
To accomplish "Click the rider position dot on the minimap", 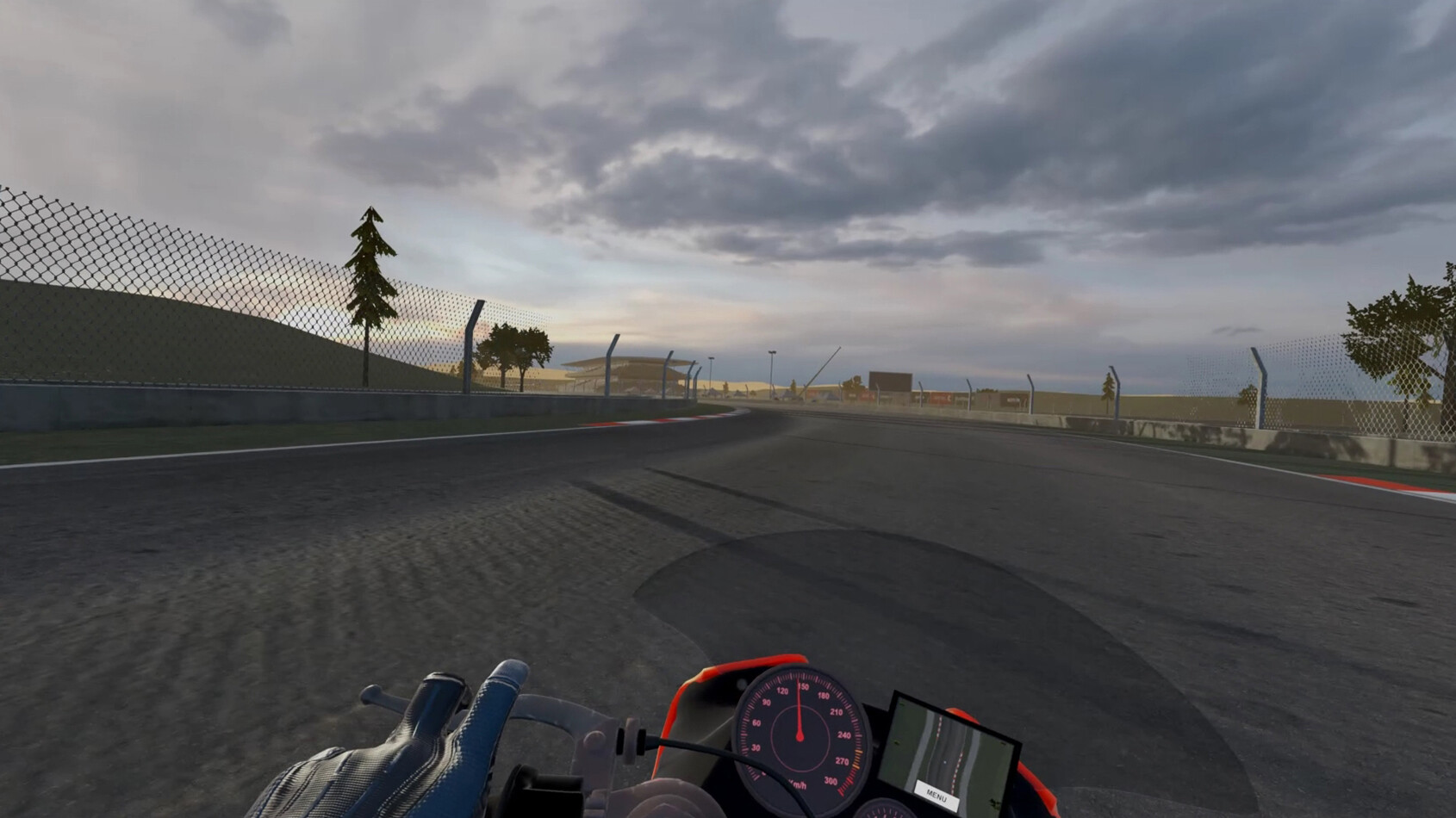I will [x=945, y=762].
